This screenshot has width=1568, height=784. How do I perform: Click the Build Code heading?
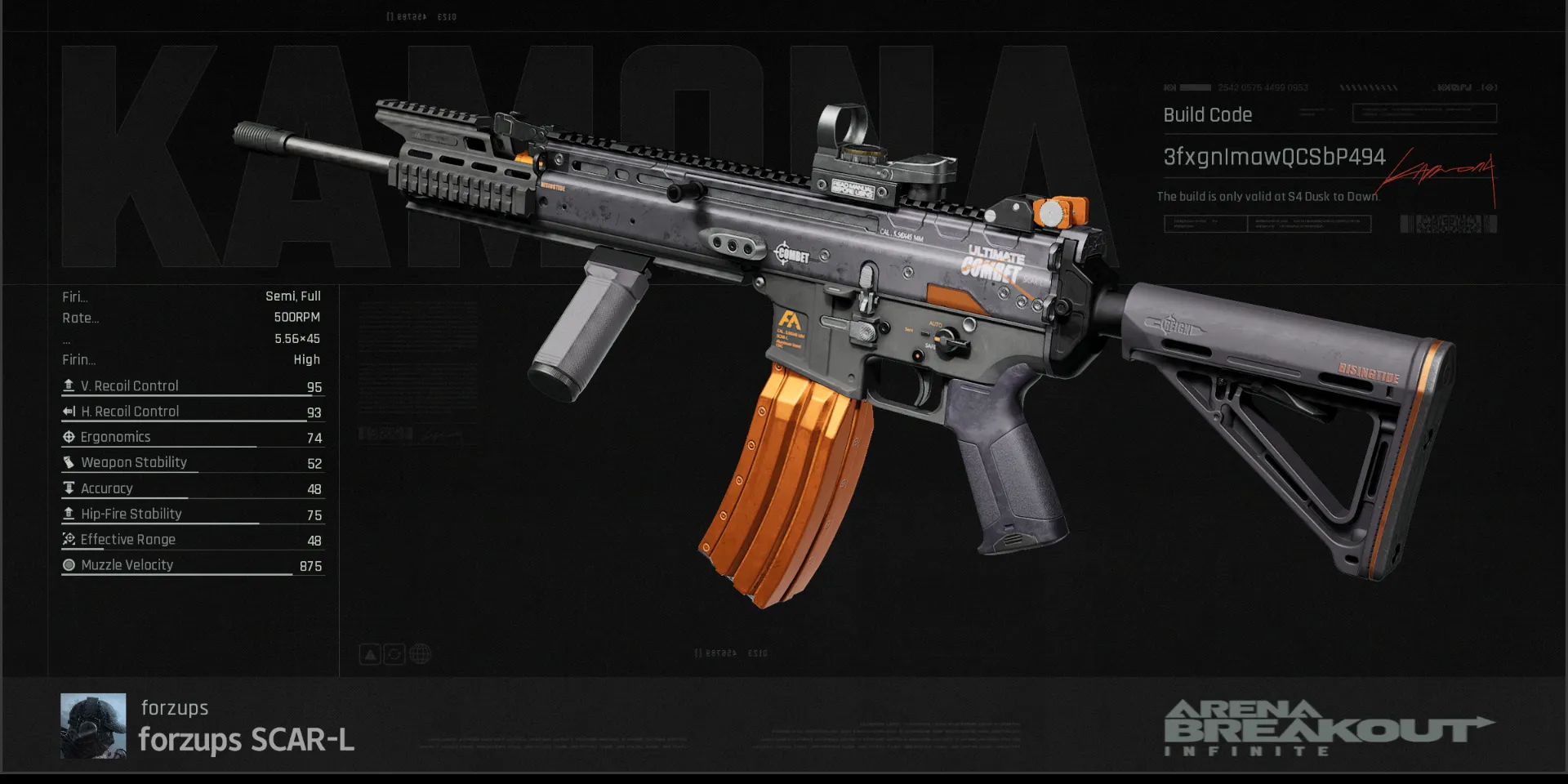pyautogui.click(x=1207, y=115)
